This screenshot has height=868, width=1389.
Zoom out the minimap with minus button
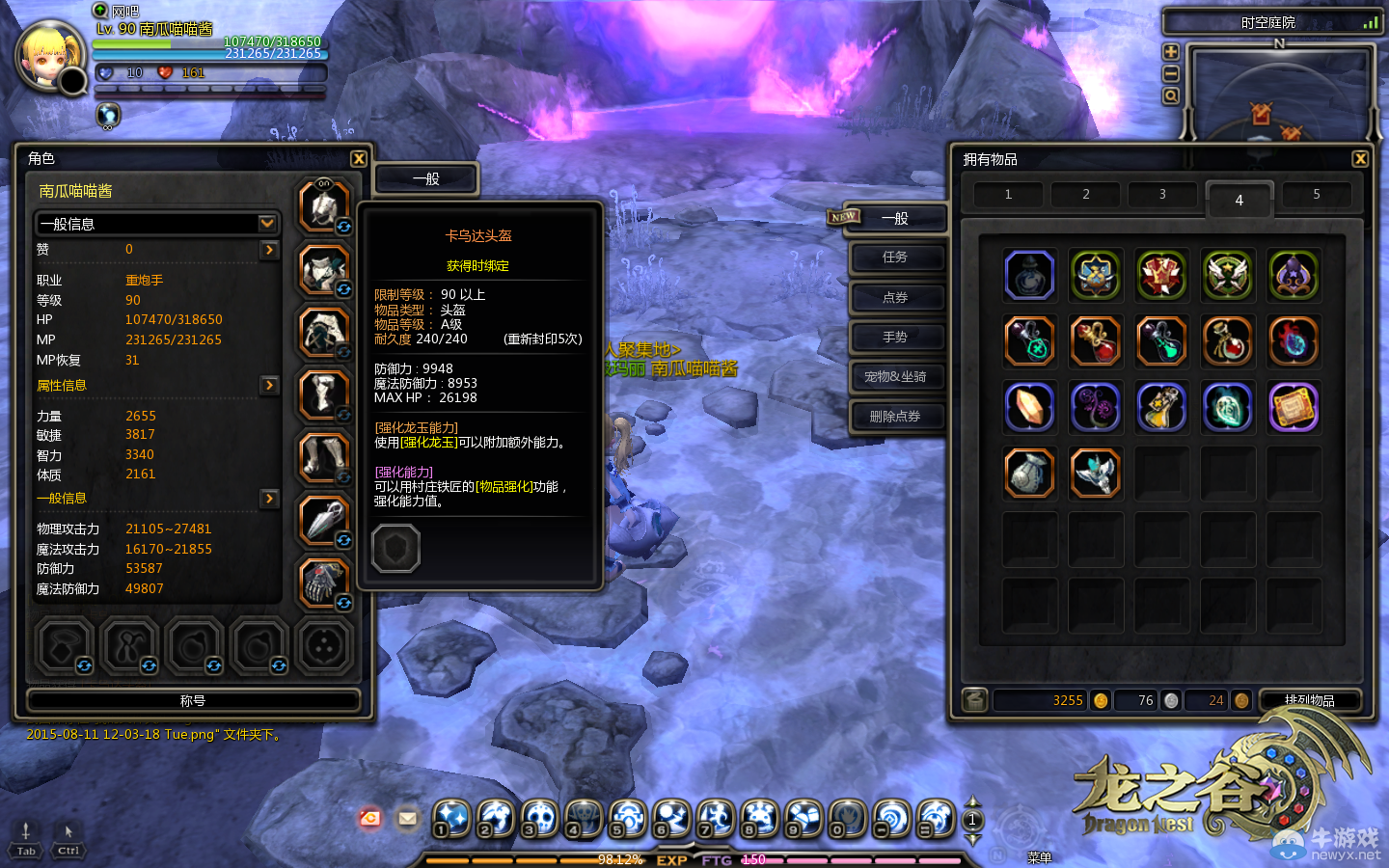[1171, 74]
